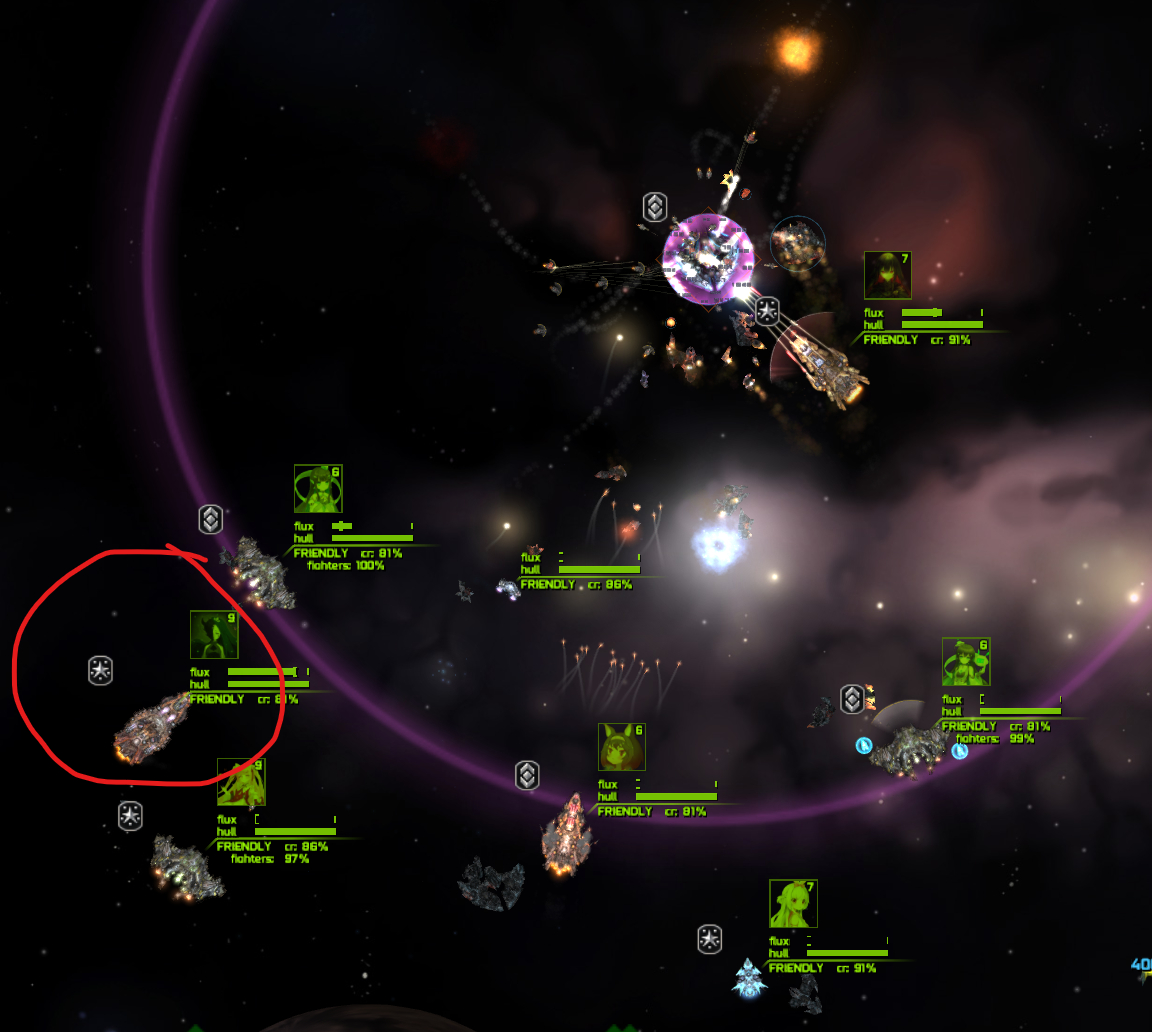Select the level 7 hooded officer portrait

[888, 275]
